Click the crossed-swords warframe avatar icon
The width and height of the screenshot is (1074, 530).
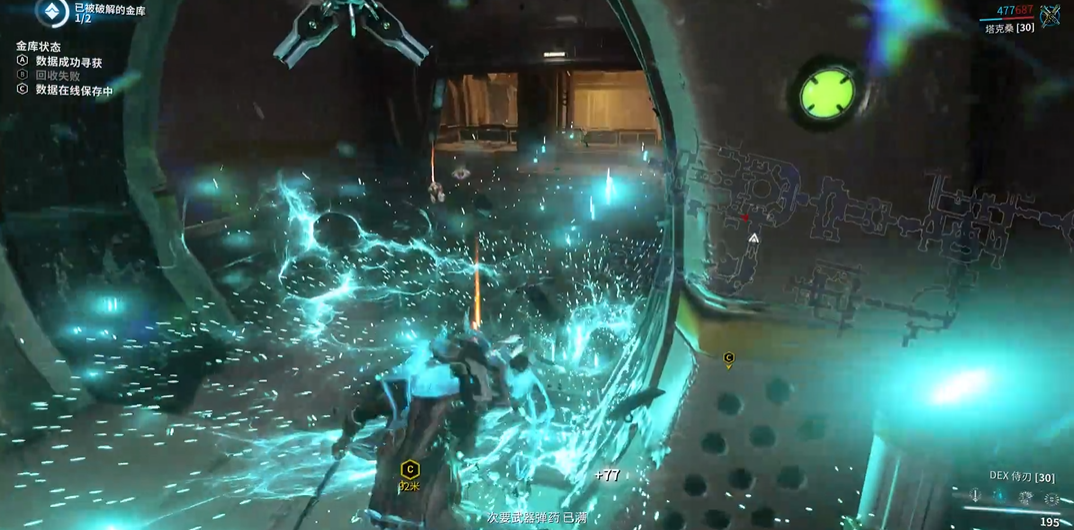pyautogui.click(x=1050, y=15)
